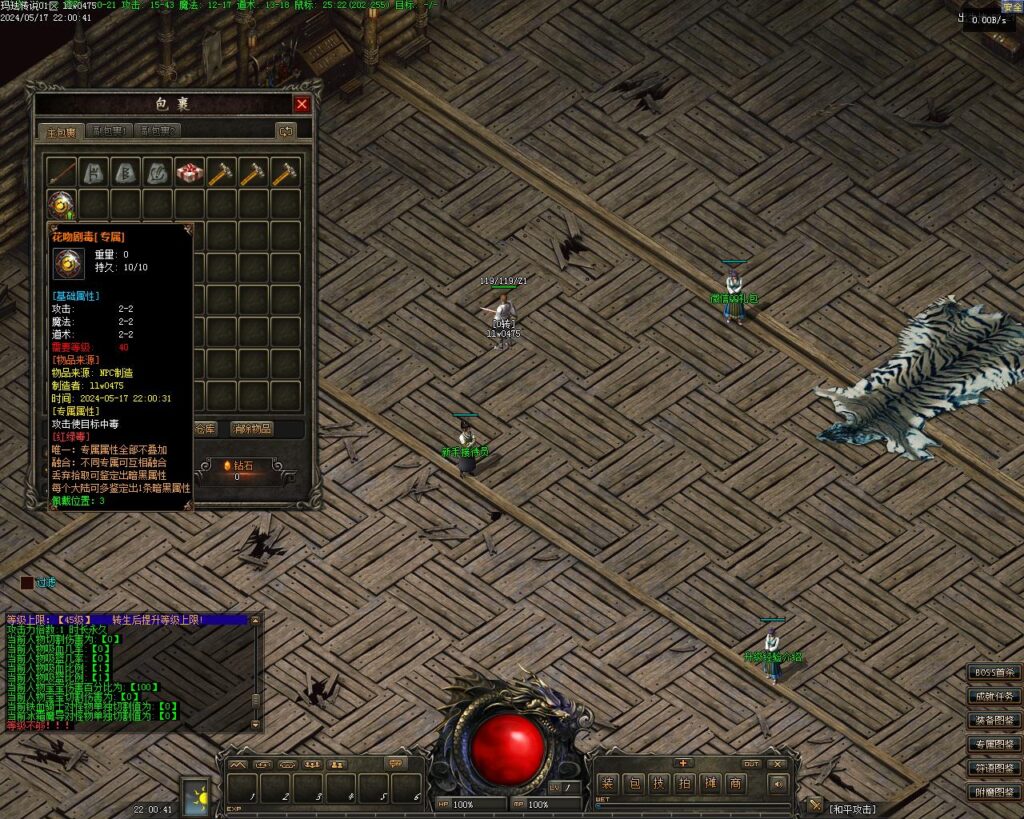Click the 包 bag button
This screenshot has height=819, width=1024.
[633, 784]
